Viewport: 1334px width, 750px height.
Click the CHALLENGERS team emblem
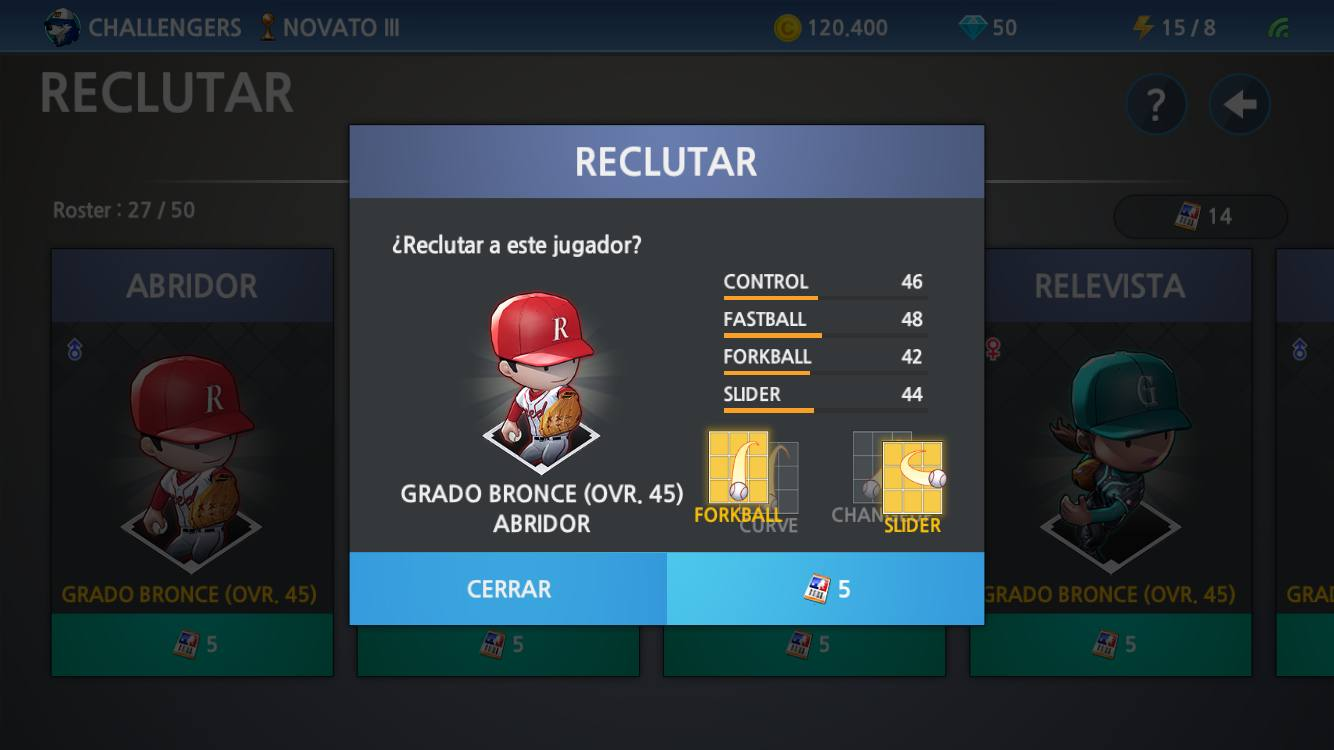62,26
